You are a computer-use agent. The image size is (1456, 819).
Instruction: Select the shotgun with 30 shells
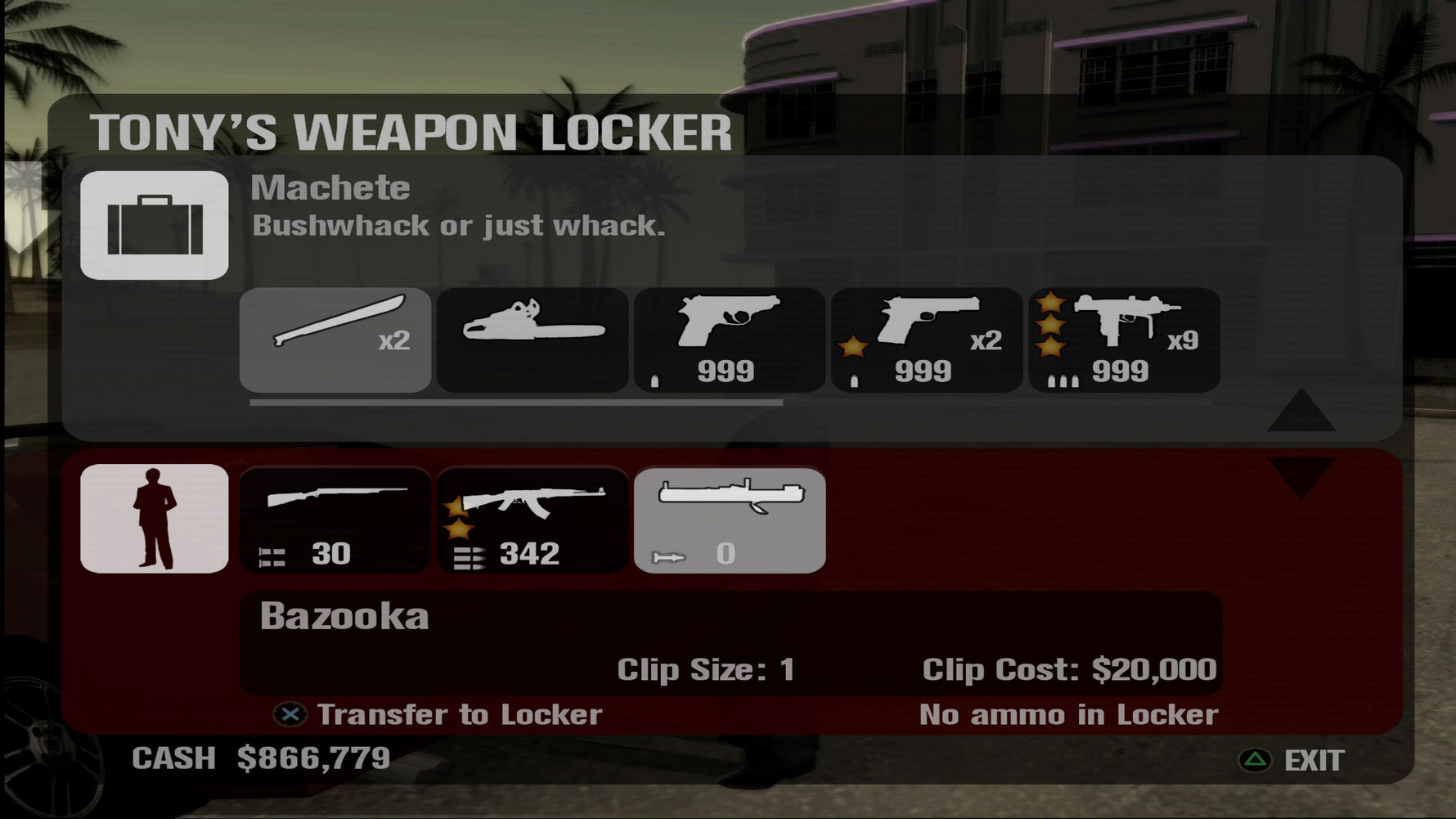tap(335, 520)
